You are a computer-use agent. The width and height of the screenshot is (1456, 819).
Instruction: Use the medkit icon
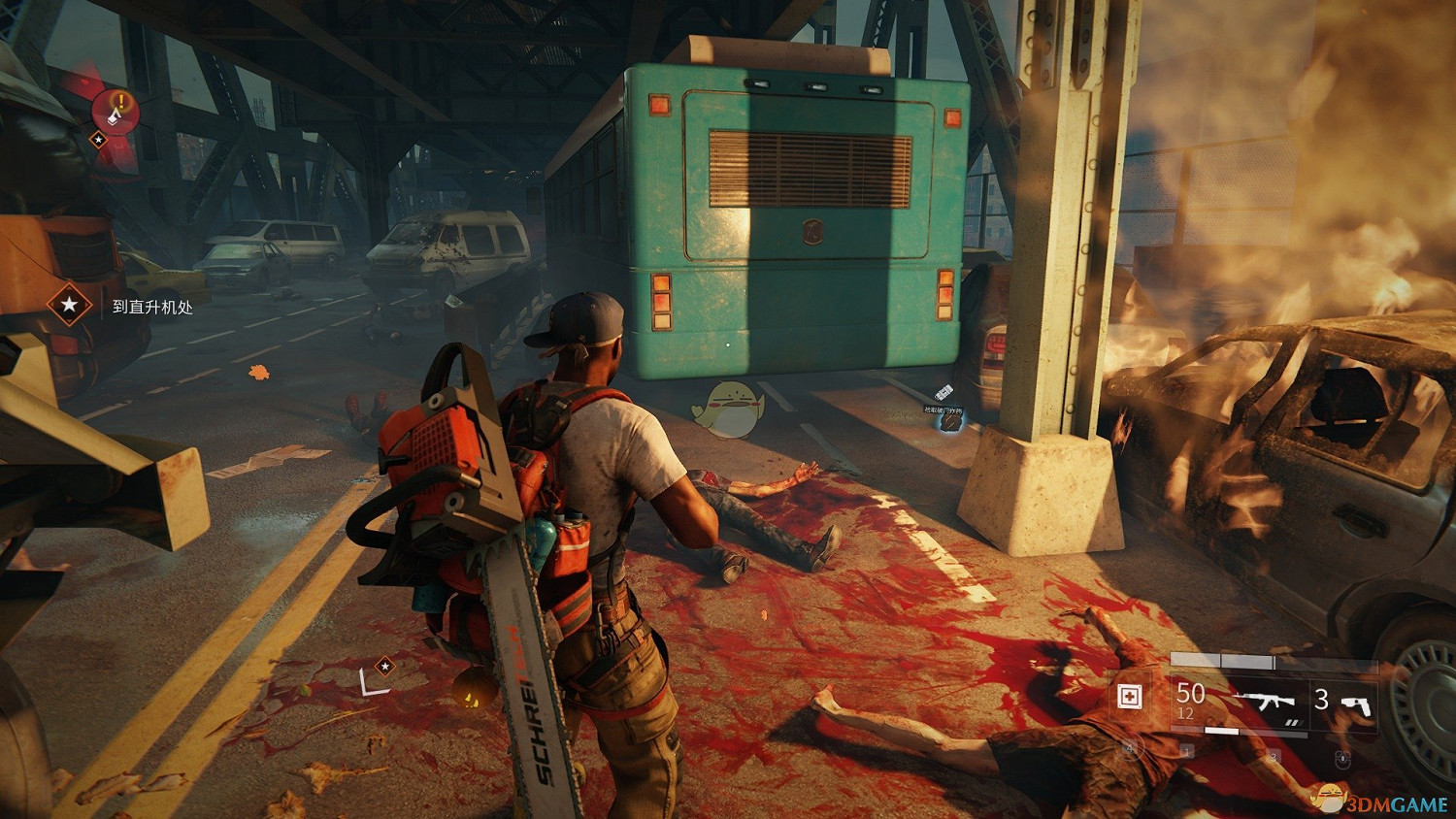click(x=1130, y=697)
